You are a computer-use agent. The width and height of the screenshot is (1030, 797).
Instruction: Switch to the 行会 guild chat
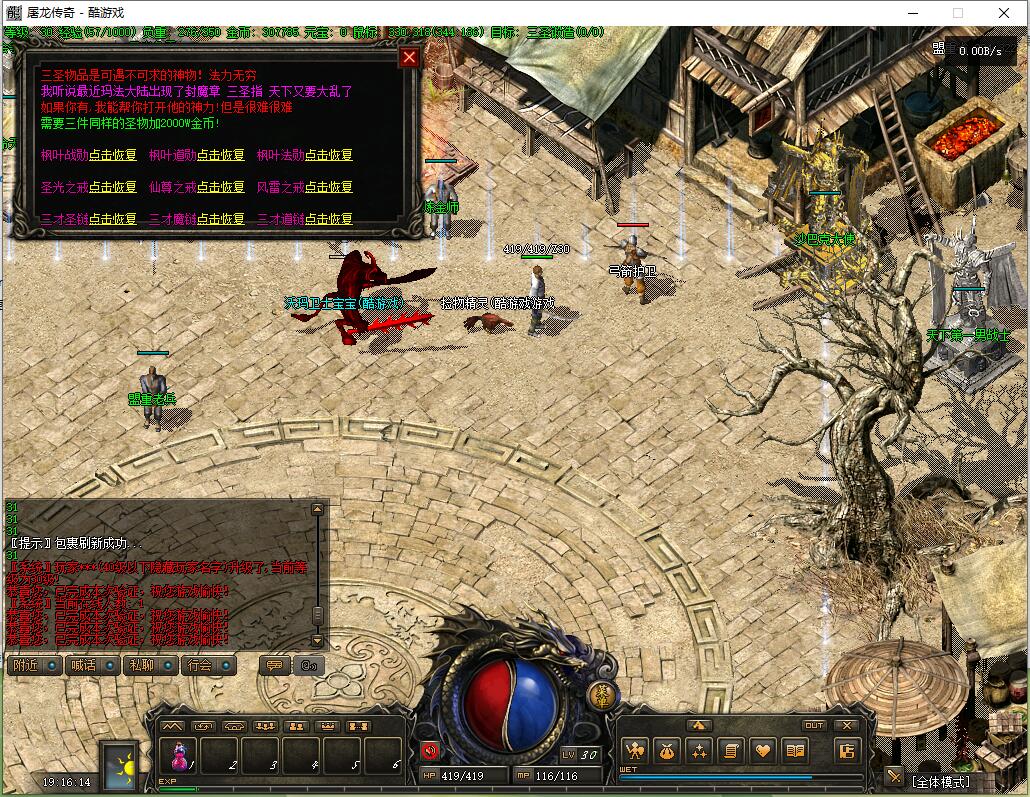click(208, 665)
